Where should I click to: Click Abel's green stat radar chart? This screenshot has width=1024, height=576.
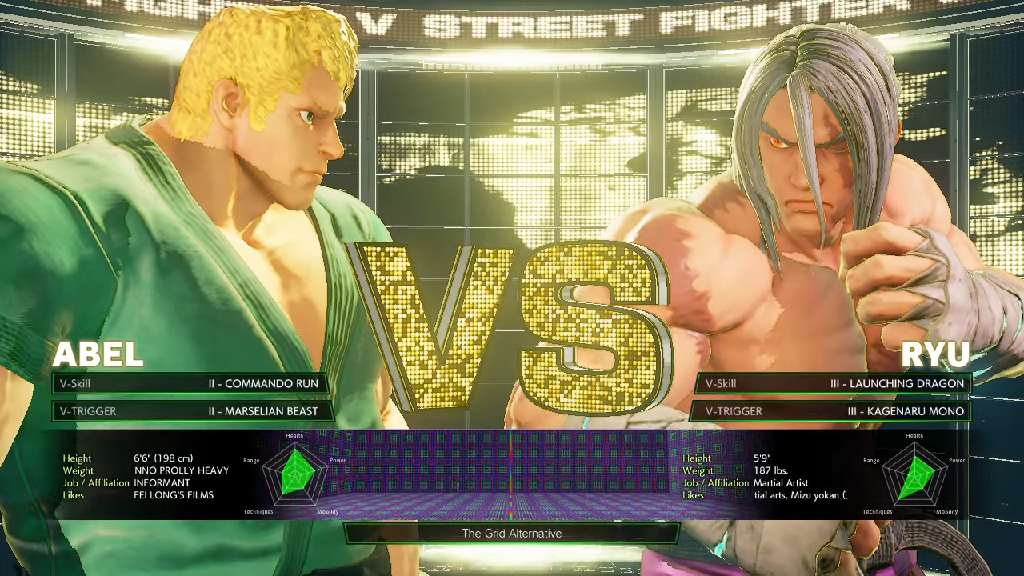click(298, 473)
